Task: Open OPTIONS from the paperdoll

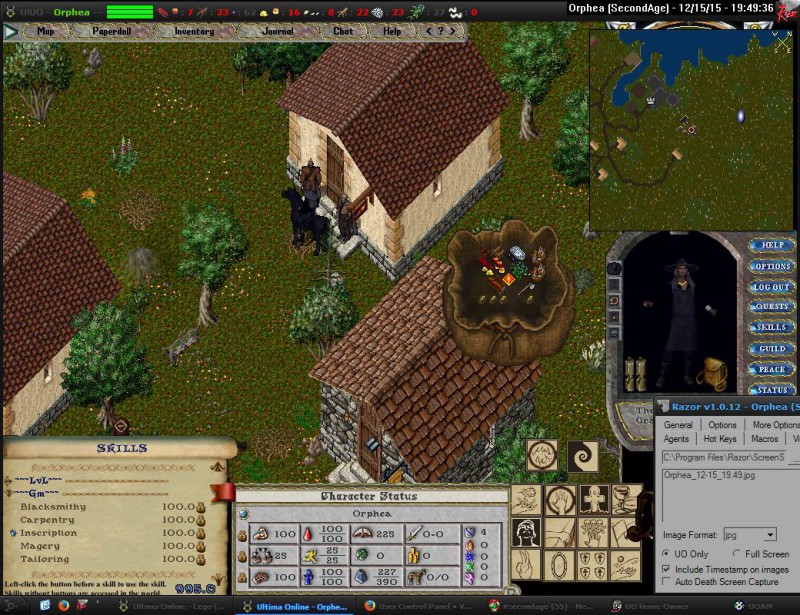Action: [x=771, y=266]
